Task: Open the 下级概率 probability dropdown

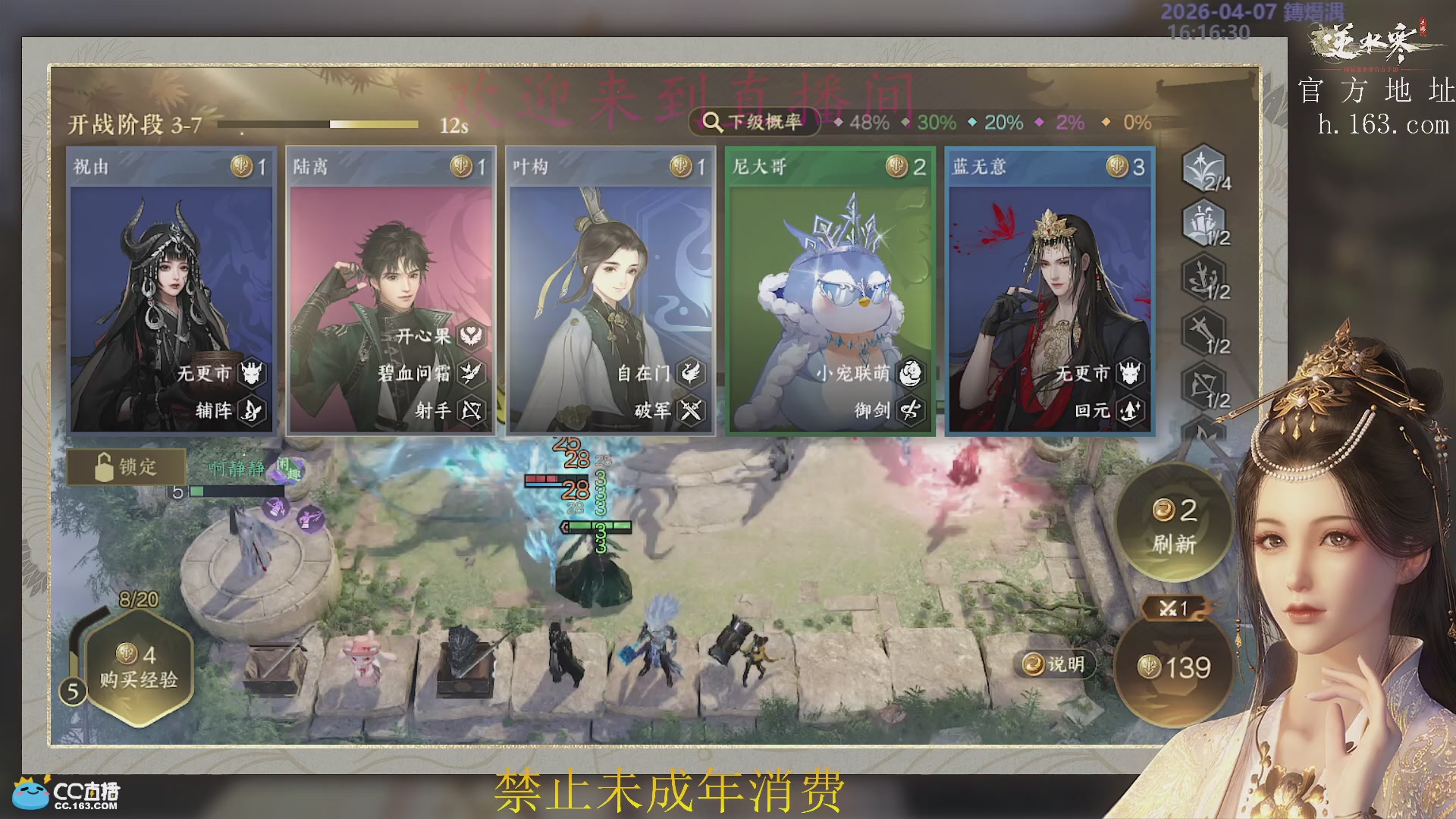Action: tap(755, 121)
